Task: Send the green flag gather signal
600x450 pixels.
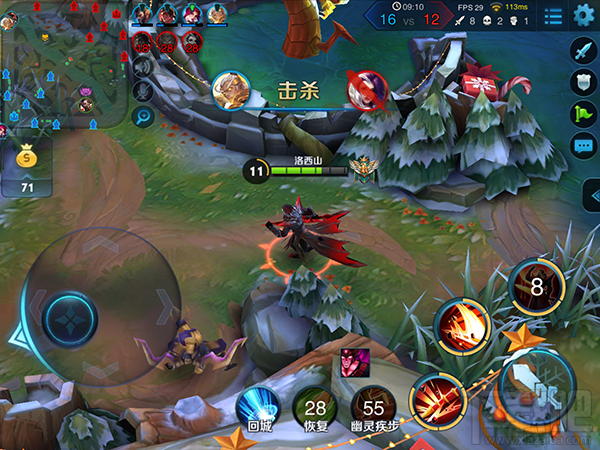Action: point(583,113)
